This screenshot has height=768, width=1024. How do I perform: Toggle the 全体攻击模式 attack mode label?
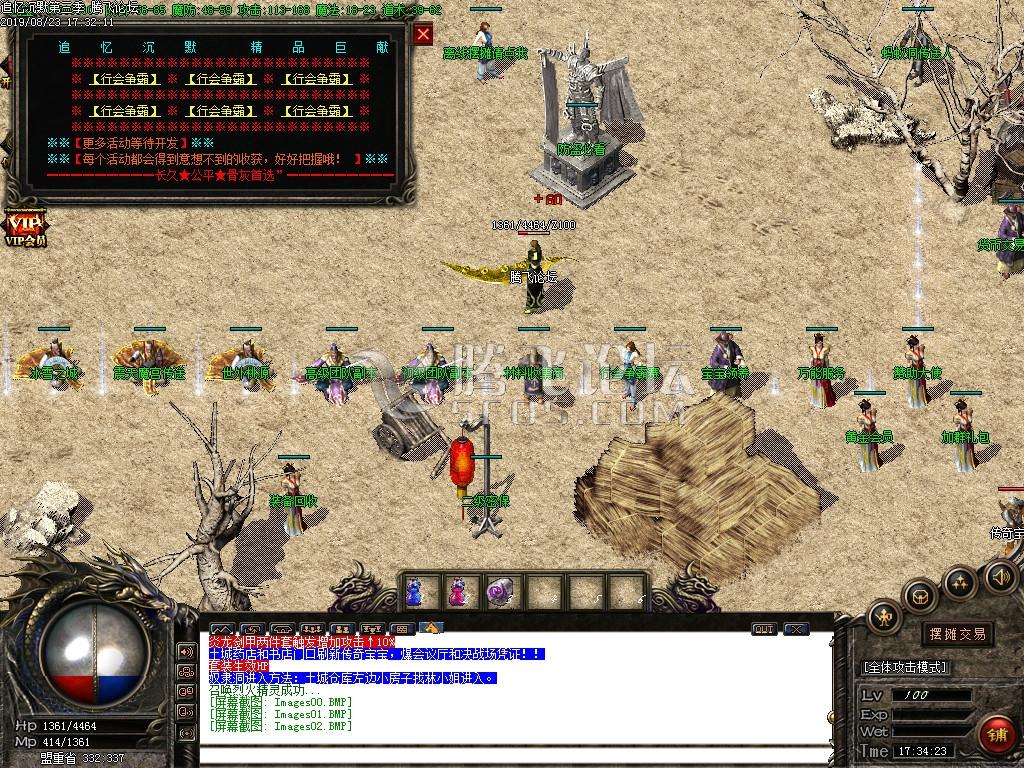pyautogui.click(x=905, y=667)
